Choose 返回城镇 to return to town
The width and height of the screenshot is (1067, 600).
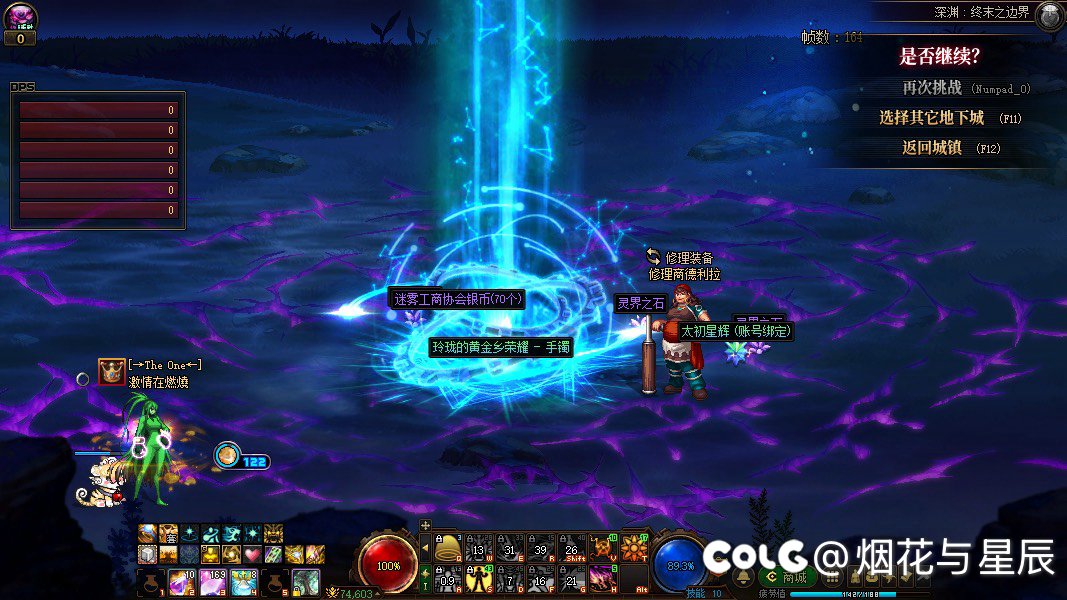pos(931,148)
